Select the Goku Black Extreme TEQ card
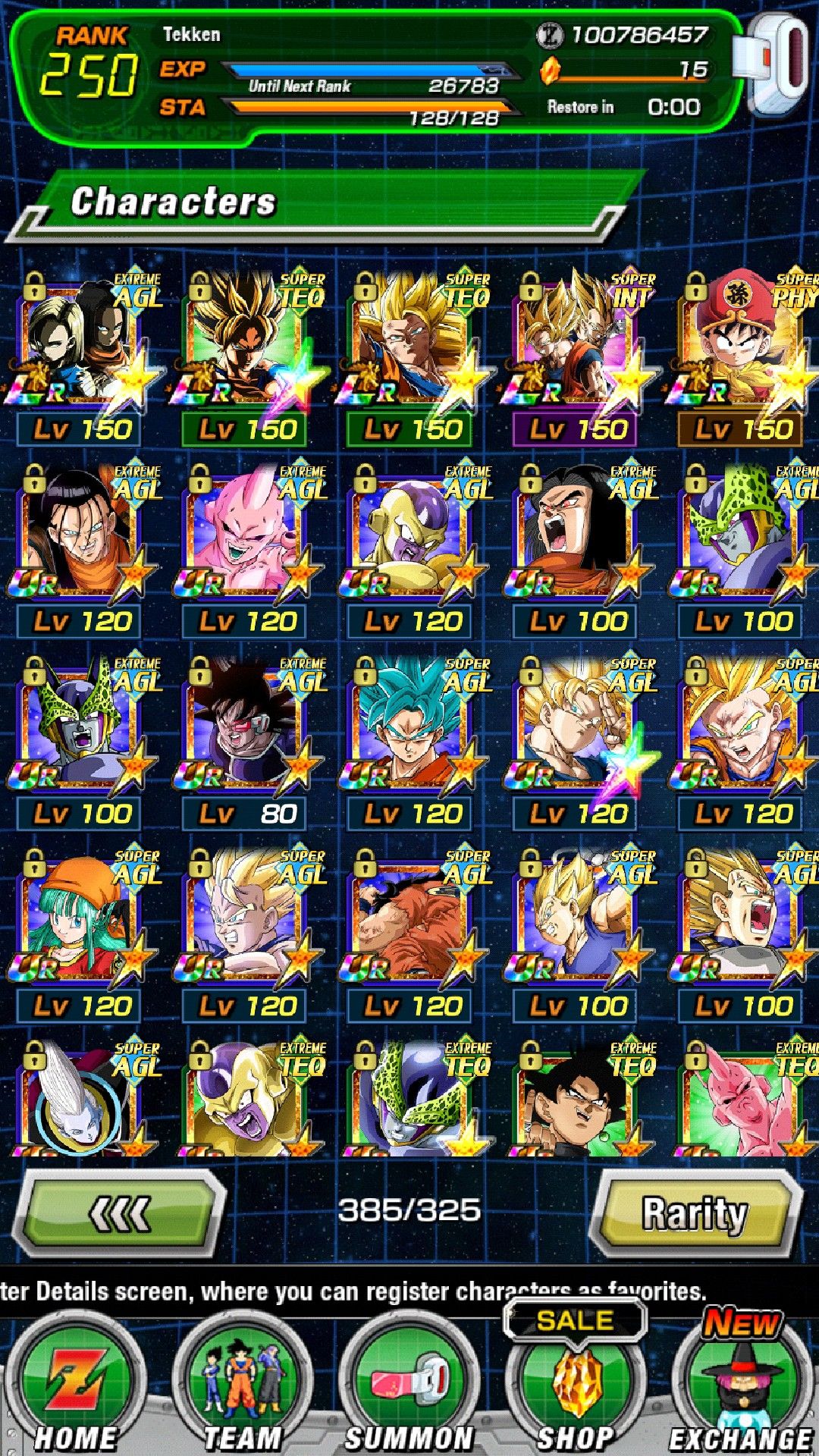This screenshot has height=1456, width=819. [x=578, y=1100]
